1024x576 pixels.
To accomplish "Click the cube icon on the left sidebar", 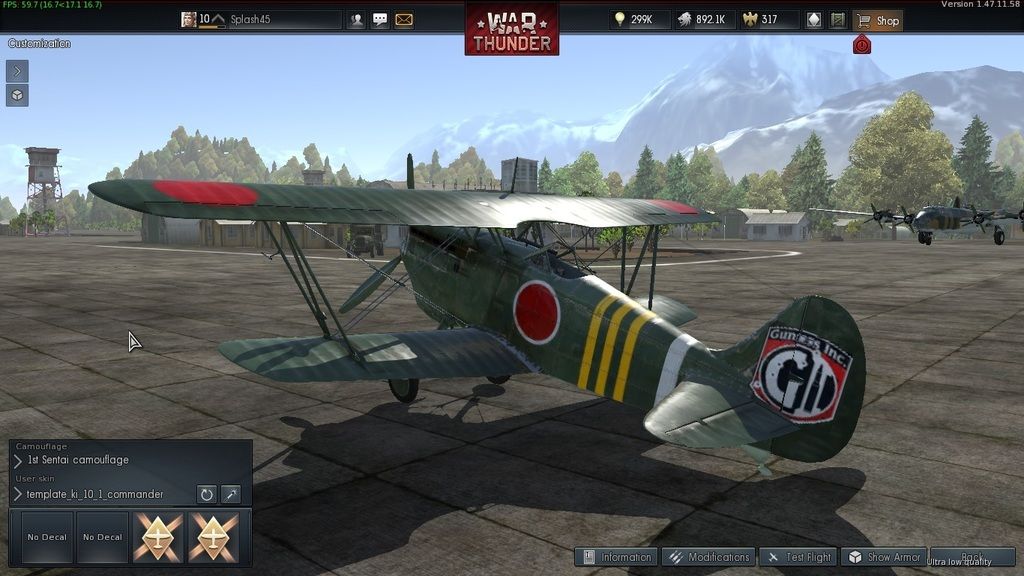I will pos(17,96).
